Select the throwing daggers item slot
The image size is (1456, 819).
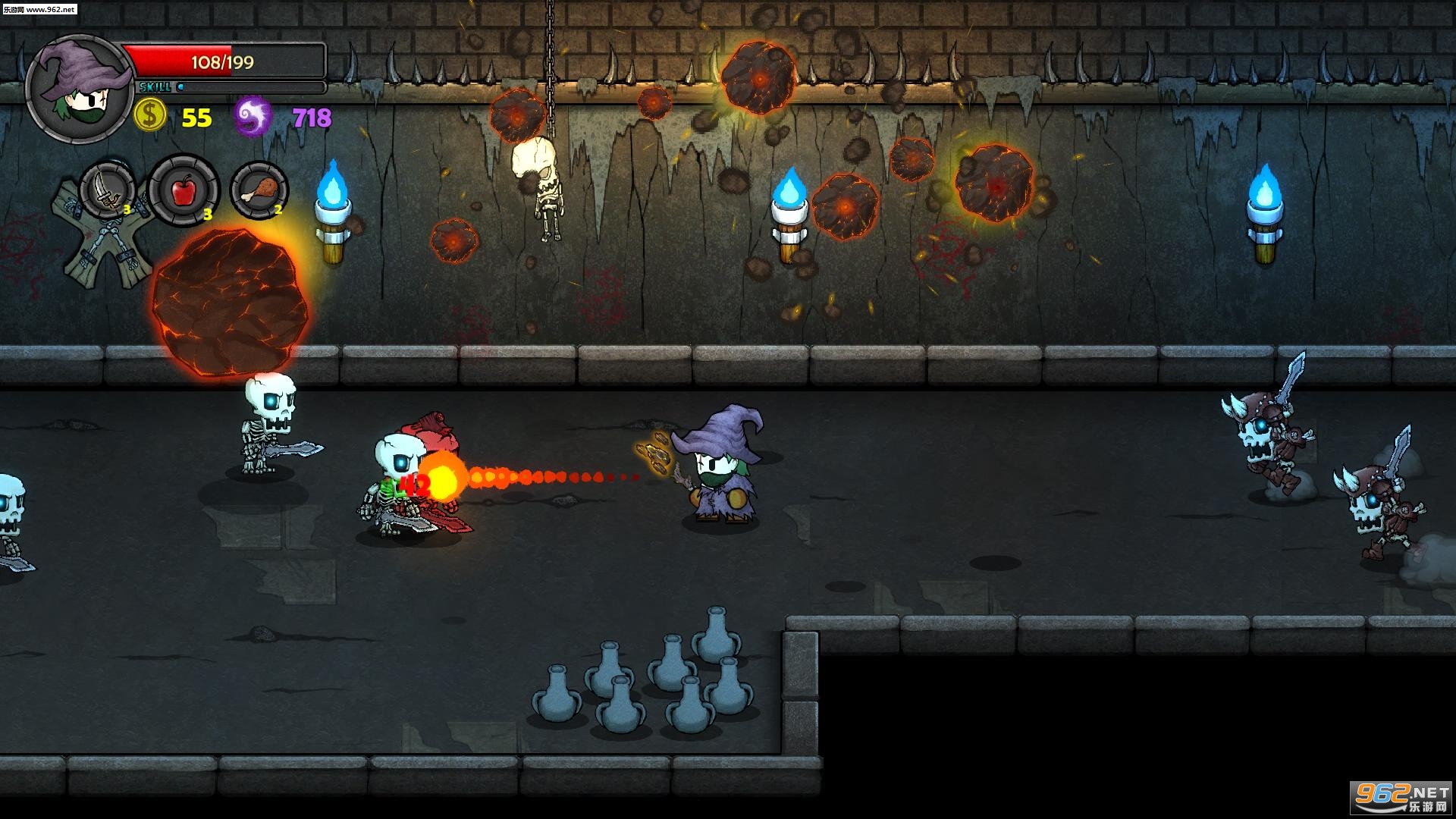pos(108,190)
